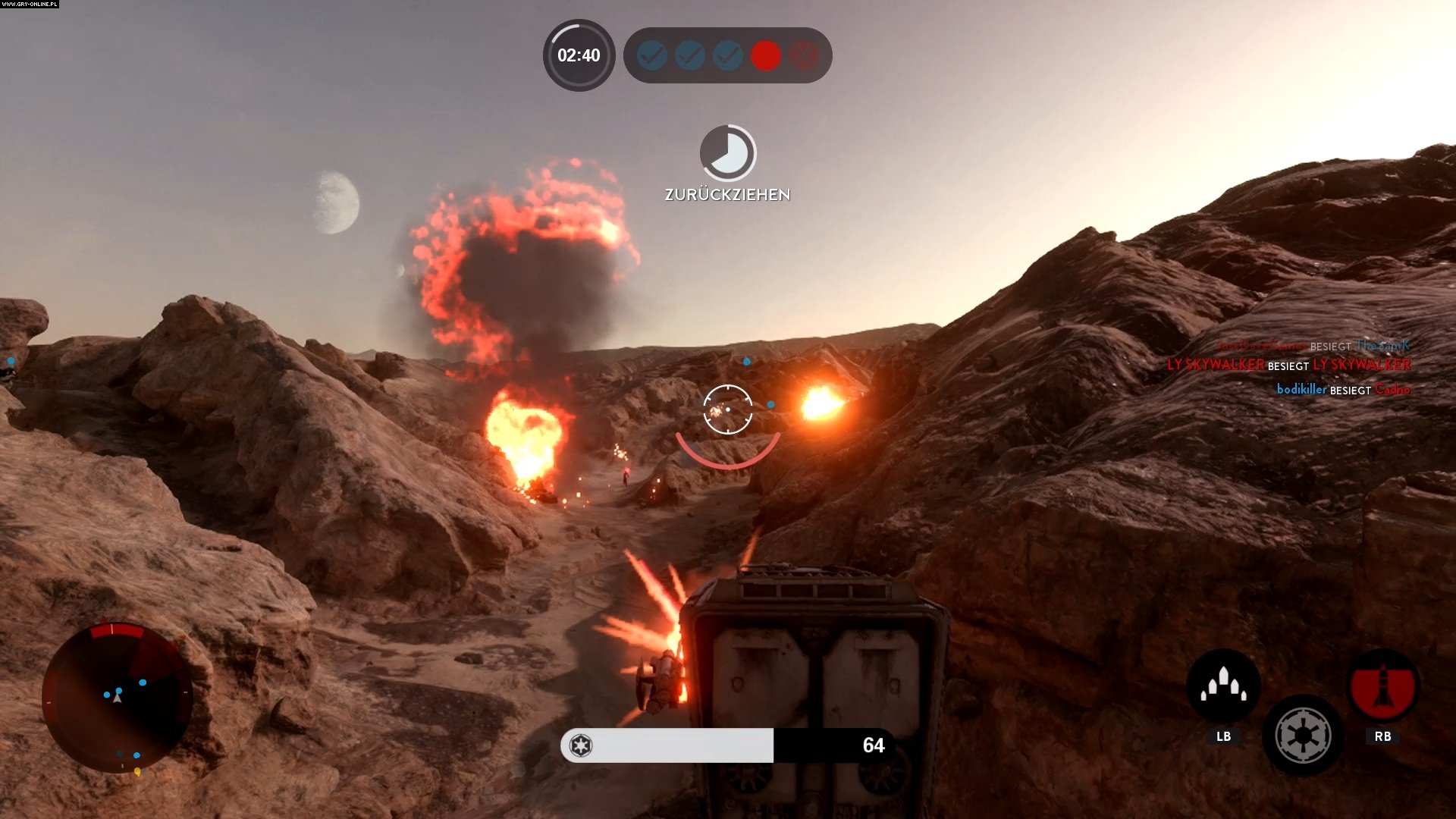Select the Imperial emblem ability icon
Screen dimensions: 1456x819
click(1302, 735)
